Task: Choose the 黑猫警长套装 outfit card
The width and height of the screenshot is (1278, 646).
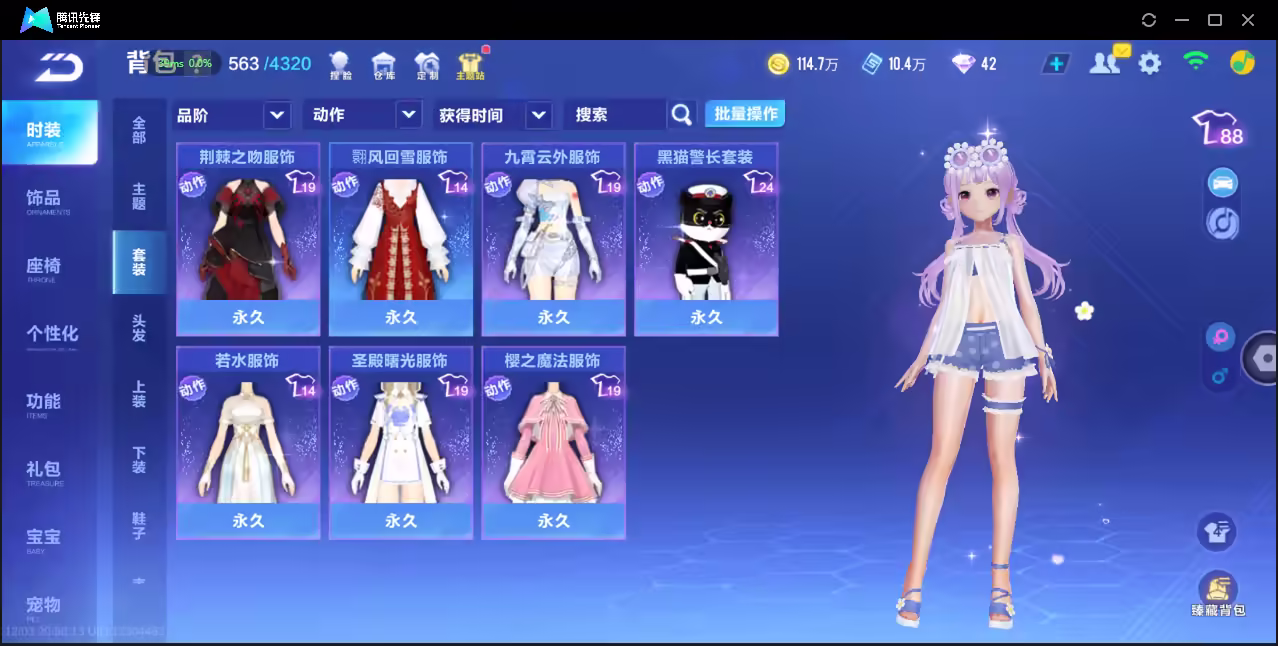Action: point(706,240)
